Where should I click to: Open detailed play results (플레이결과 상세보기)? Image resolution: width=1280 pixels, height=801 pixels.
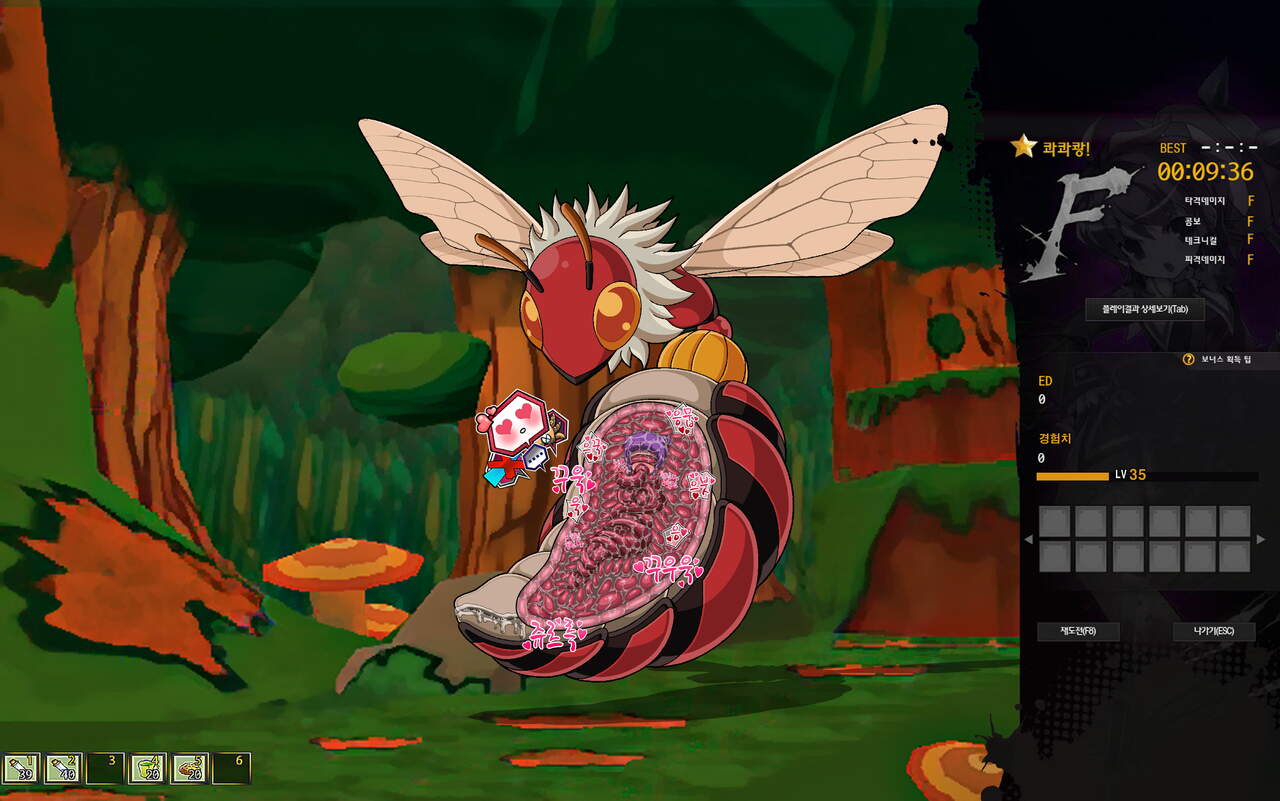1145,309
